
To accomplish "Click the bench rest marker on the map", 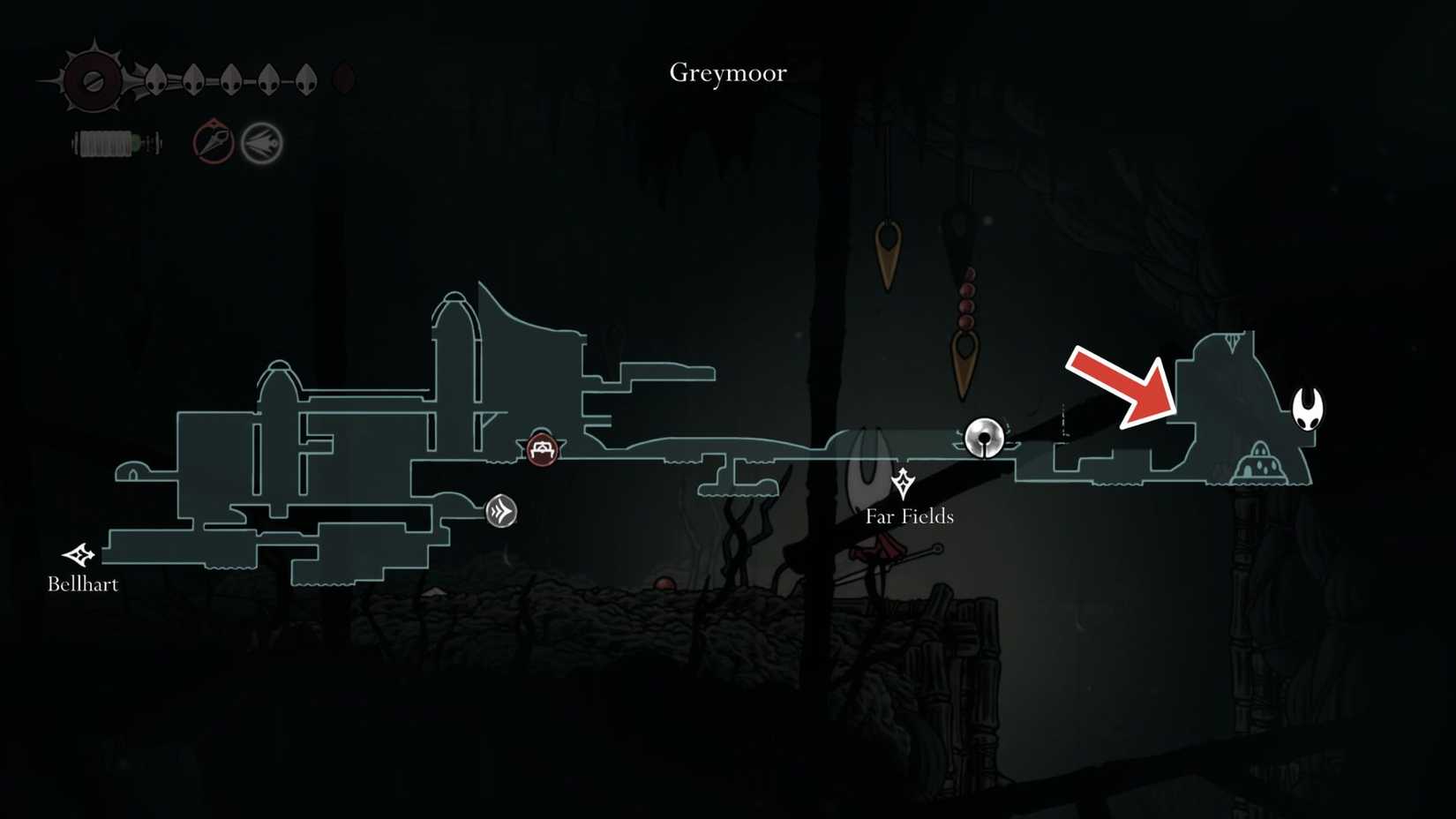I will [541, 449].
